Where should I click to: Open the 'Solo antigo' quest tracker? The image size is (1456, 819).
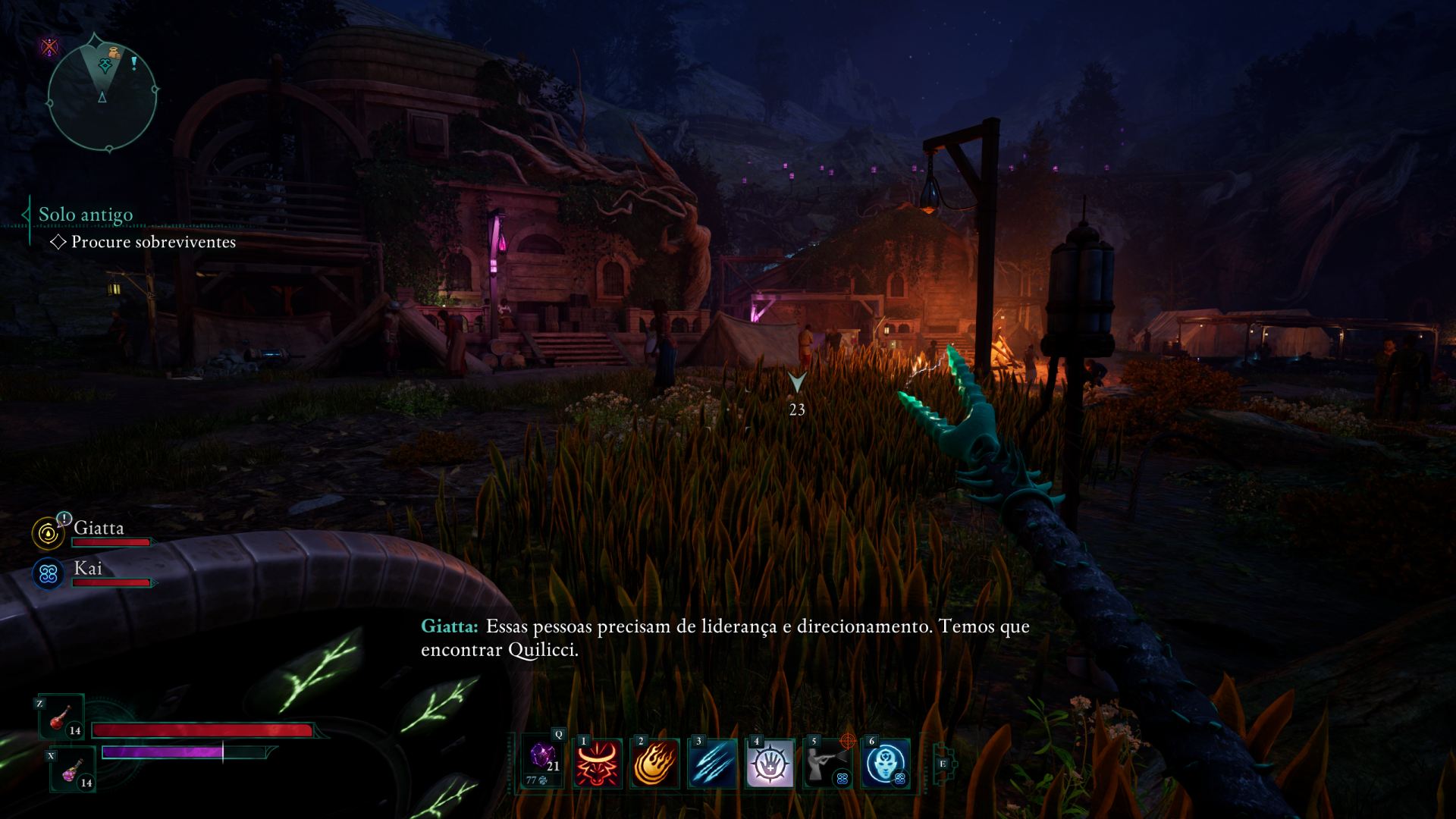[x=86, y=215]
